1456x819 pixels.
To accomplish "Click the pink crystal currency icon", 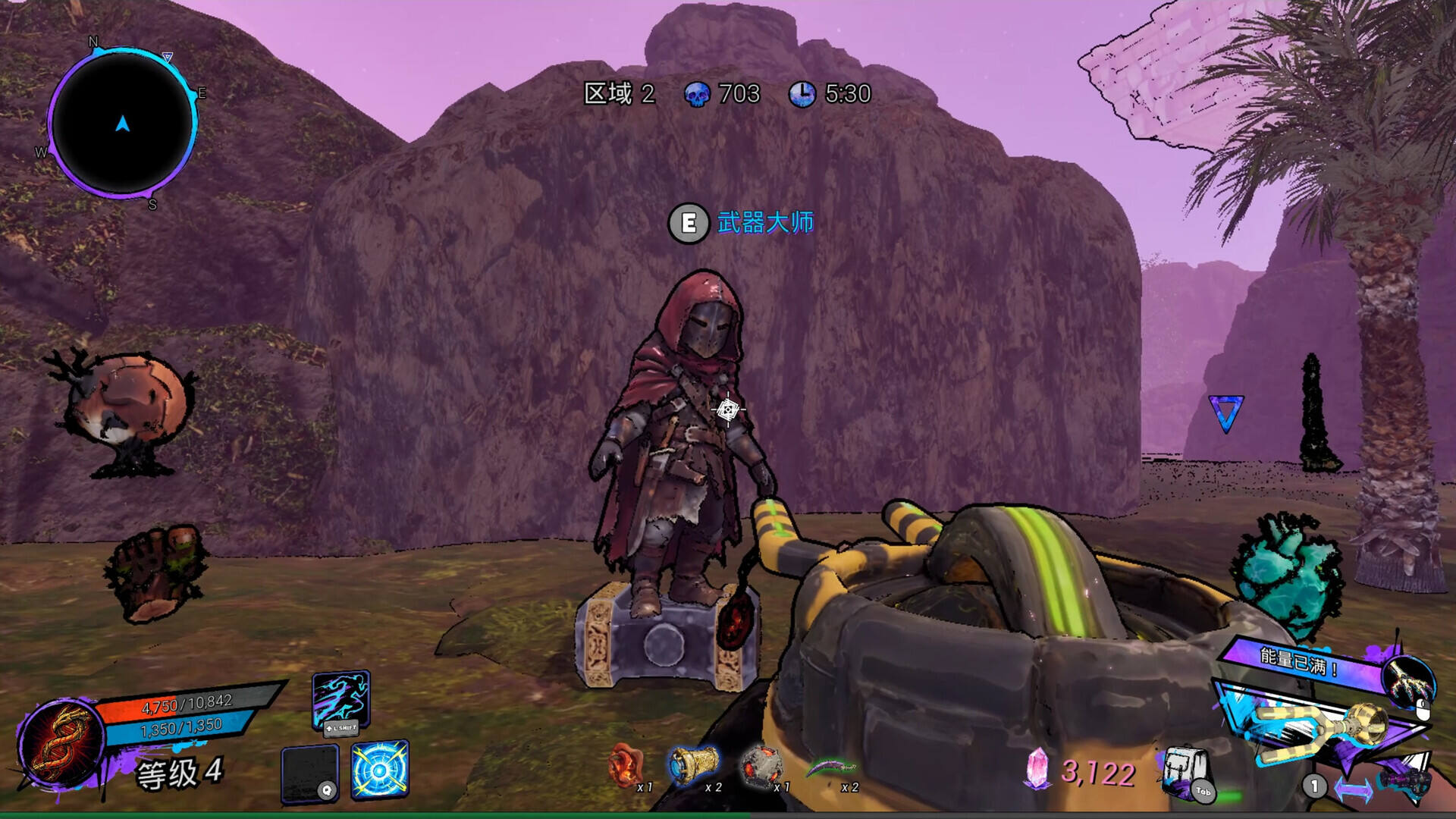I will [x=1036, y=769].
